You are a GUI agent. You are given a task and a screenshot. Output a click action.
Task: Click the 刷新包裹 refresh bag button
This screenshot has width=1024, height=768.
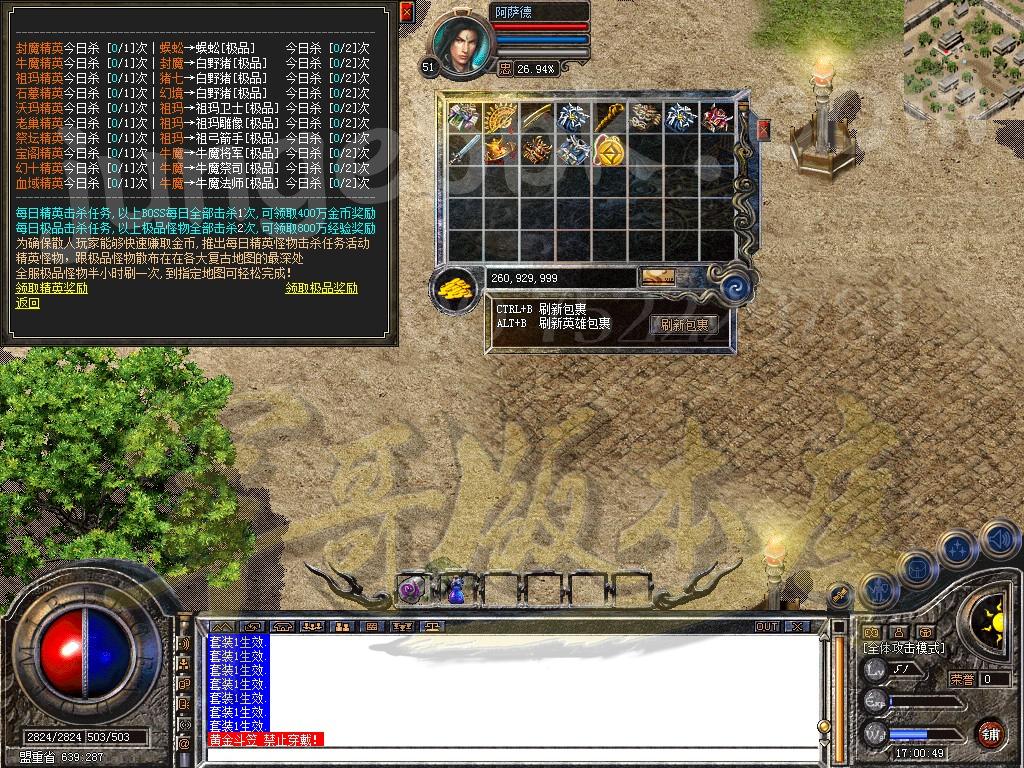click(x=684, y=324)
